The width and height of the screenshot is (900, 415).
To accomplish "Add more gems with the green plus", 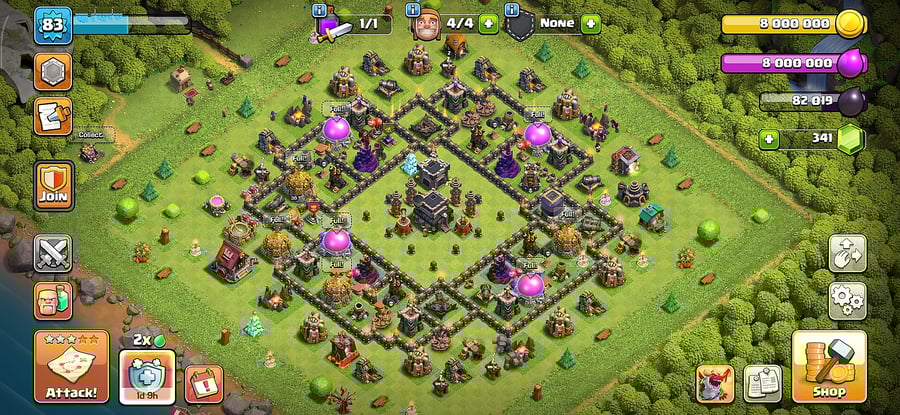I will [769, 139].
